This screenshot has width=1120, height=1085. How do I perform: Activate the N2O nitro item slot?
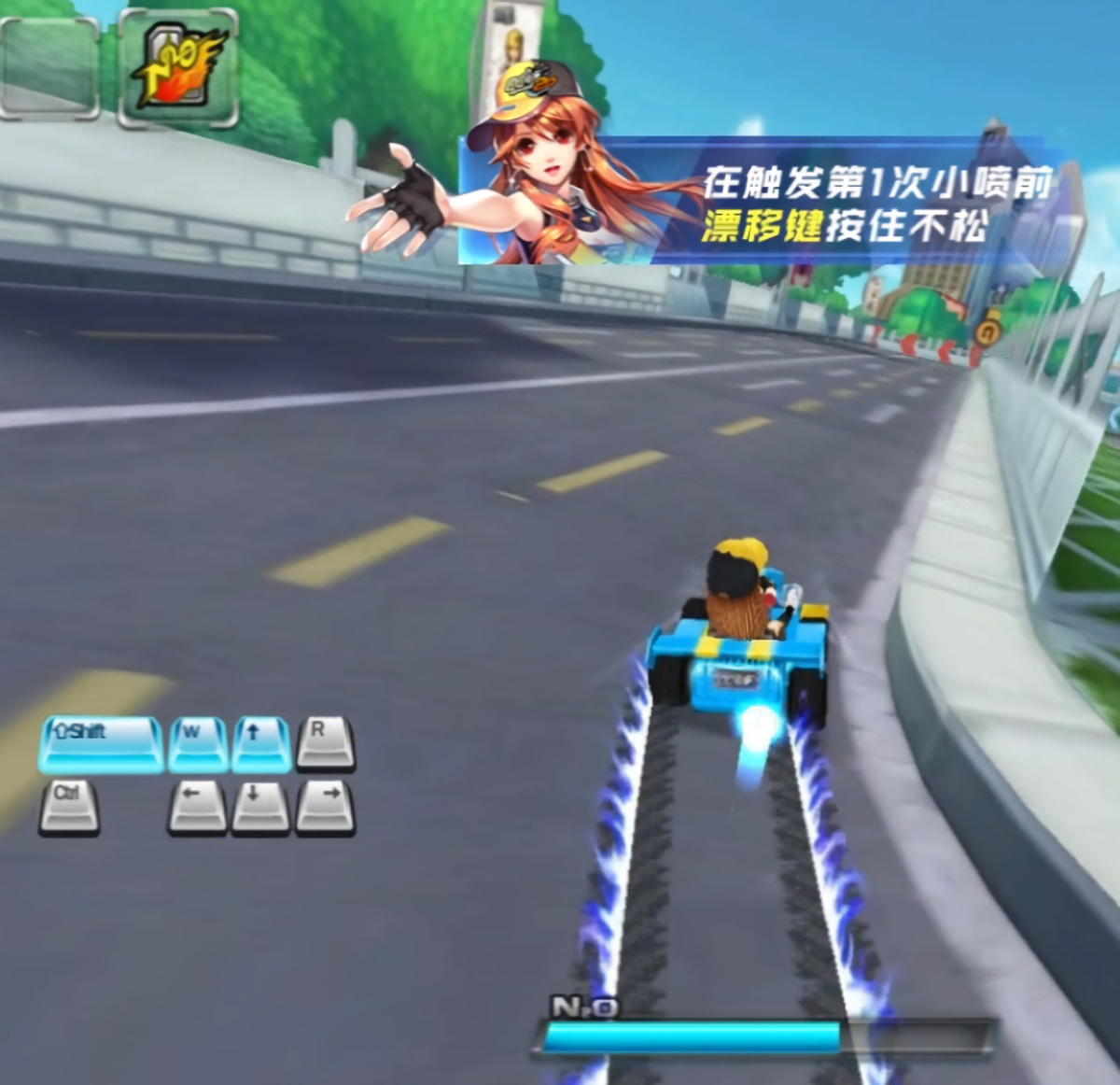point(177,68)
